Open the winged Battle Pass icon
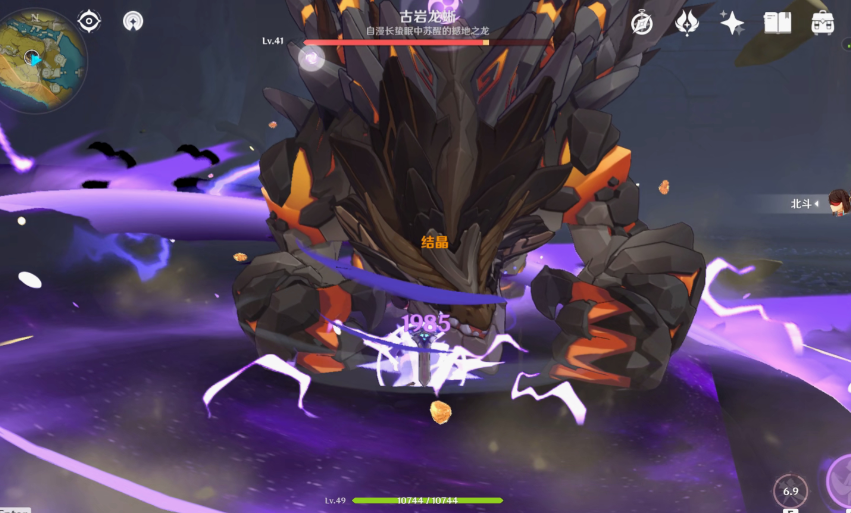The image size is (851, 513). click(687, 23)
